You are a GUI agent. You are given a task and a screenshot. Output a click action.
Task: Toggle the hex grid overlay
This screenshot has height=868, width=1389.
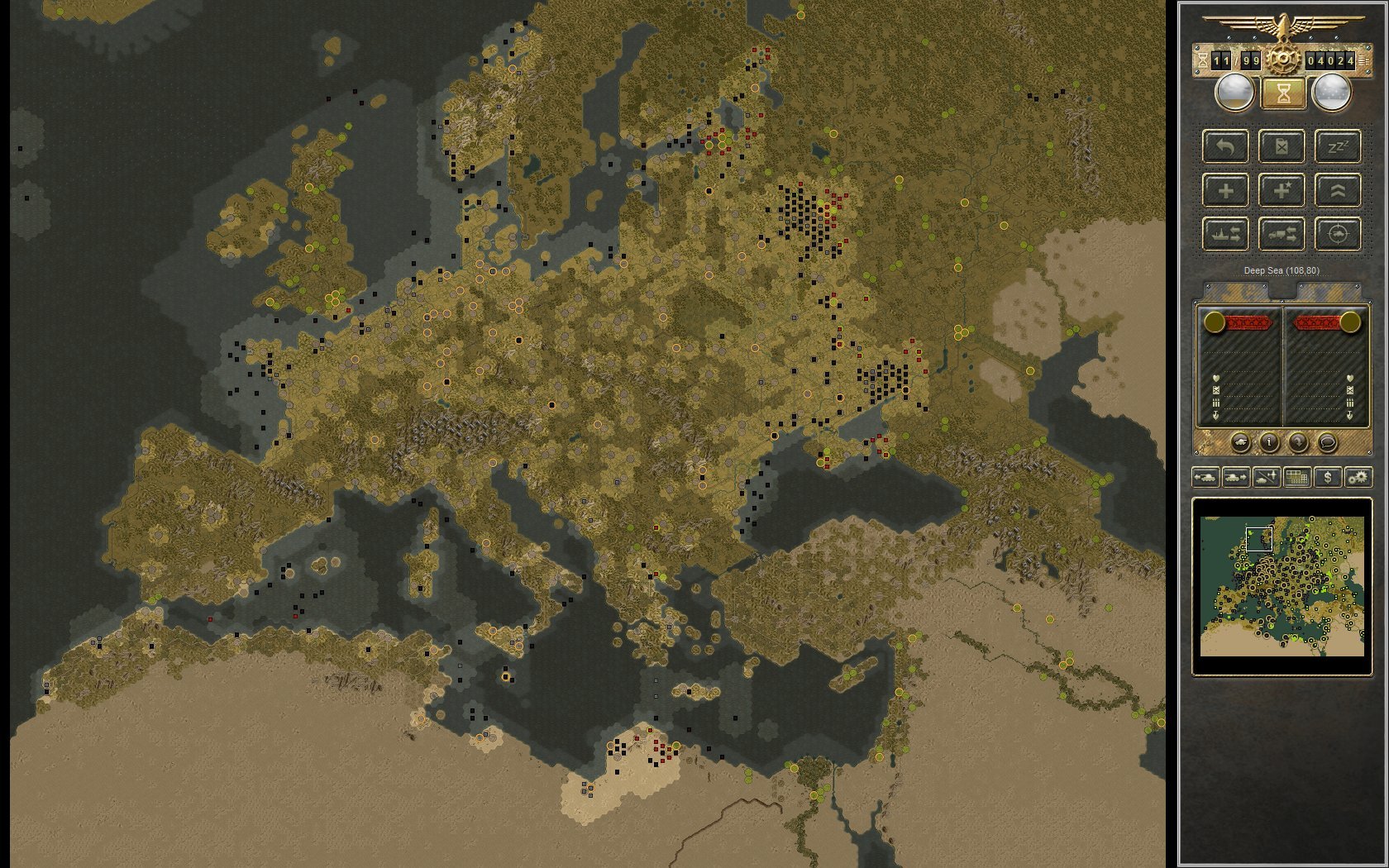[1297, 477]
